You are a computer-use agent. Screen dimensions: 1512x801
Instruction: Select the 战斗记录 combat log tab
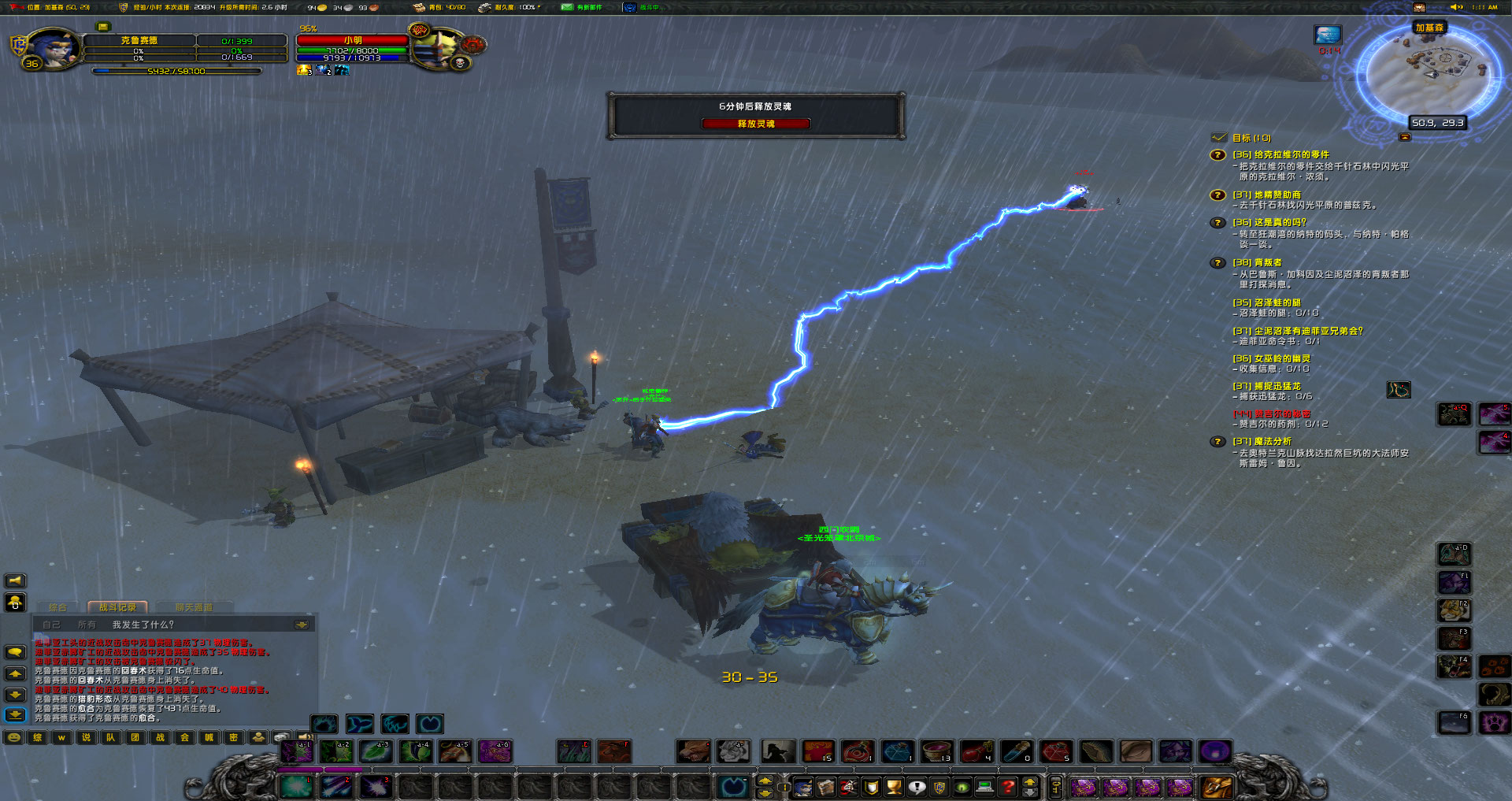(117, 607)
